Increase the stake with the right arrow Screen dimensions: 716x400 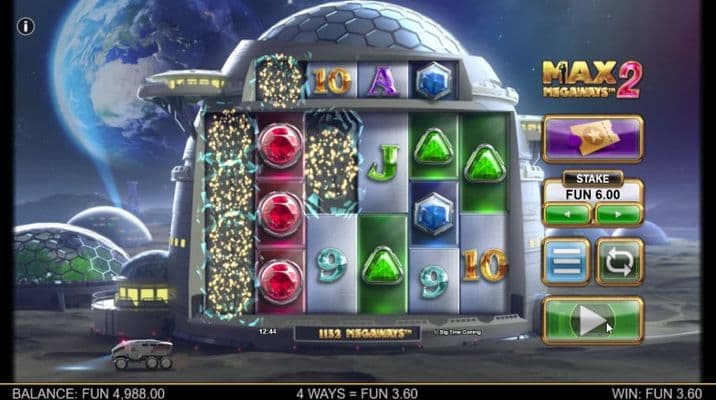[619, 214]
